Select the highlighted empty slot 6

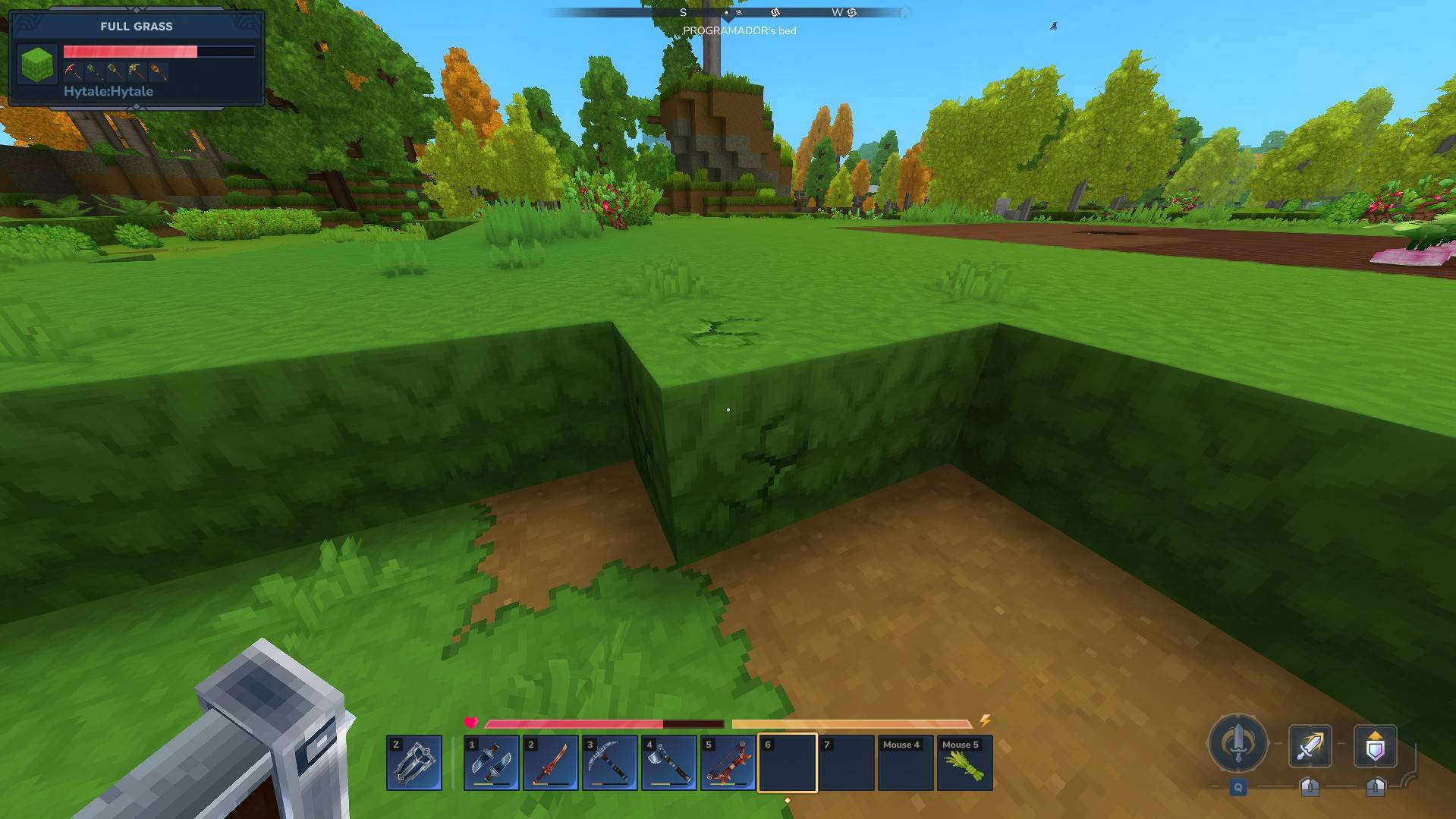pyautogui.click(x=788, y=763)
